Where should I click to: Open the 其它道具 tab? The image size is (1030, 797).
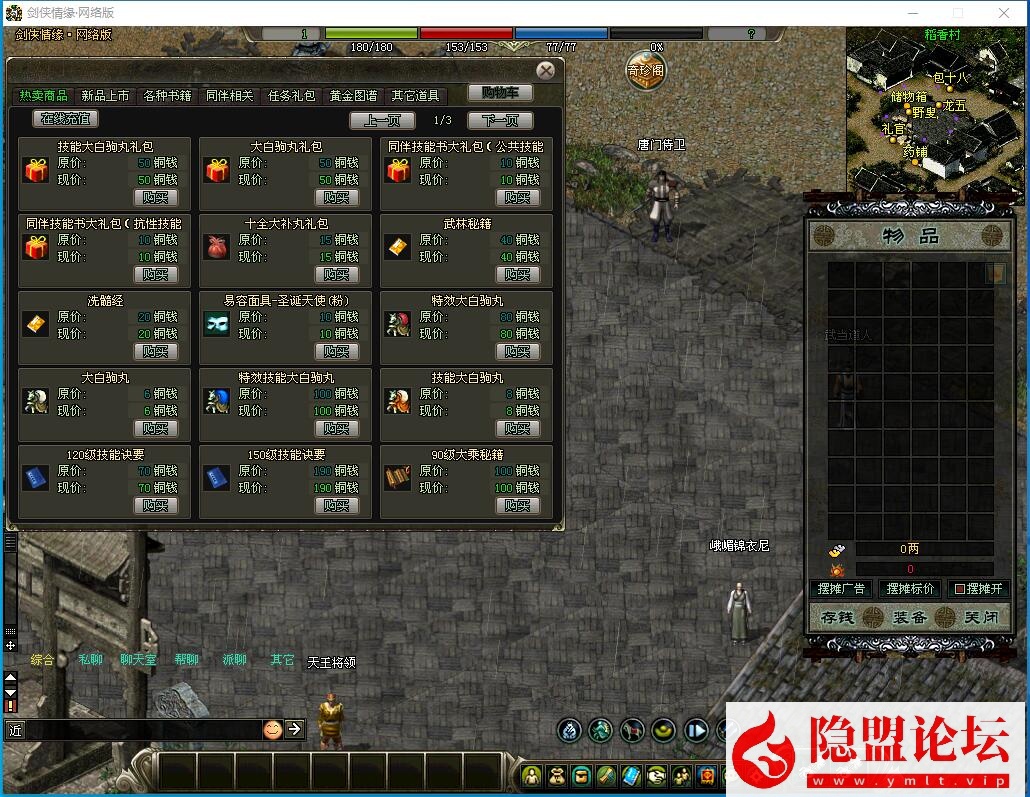(x=415, y=96)
